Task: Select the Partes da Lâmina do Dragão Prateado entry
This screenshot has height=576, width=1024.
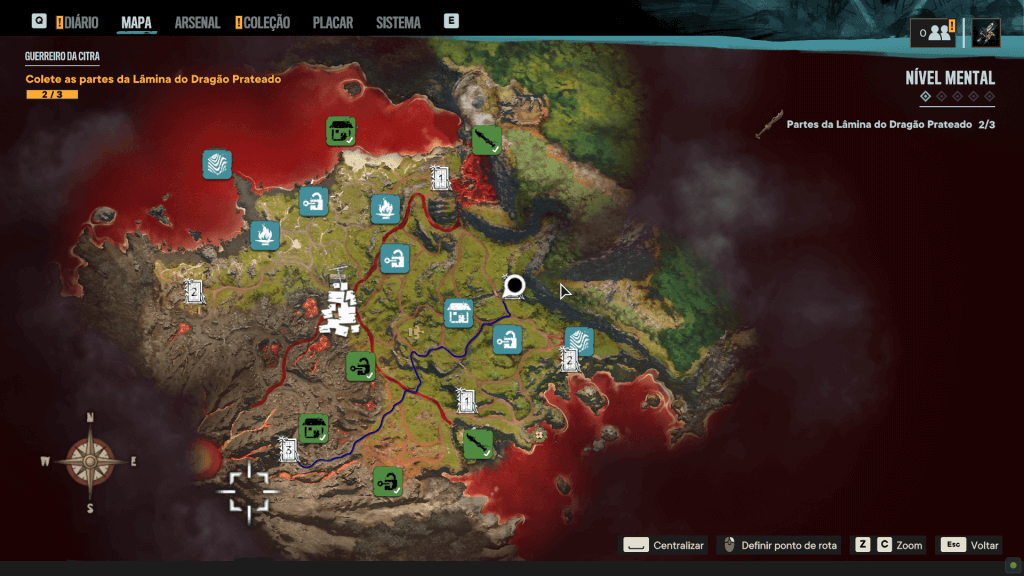Action: coord(878,124)
